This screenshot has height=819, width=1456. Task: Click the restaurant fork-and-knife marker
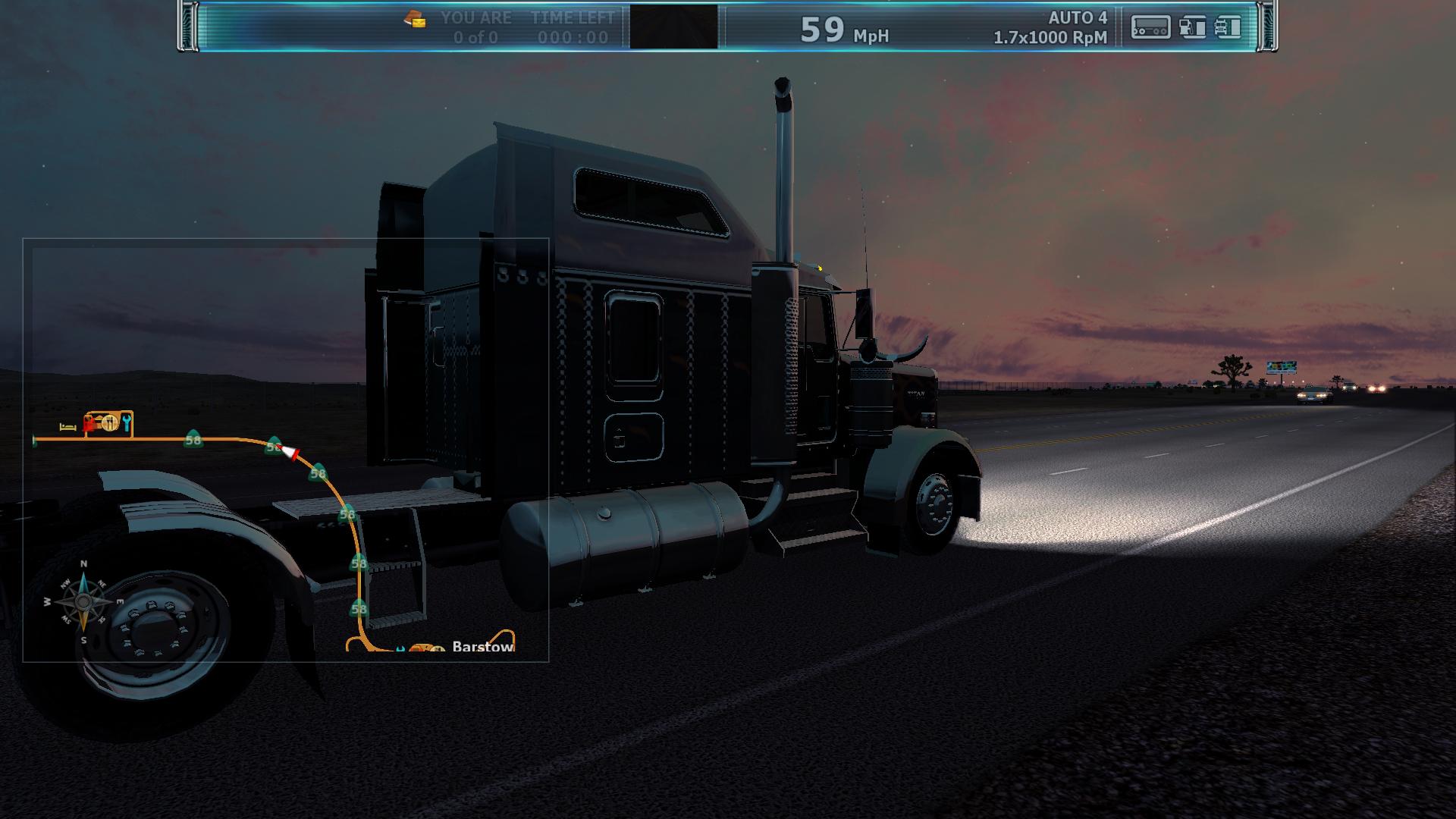[x=110, y=422]
